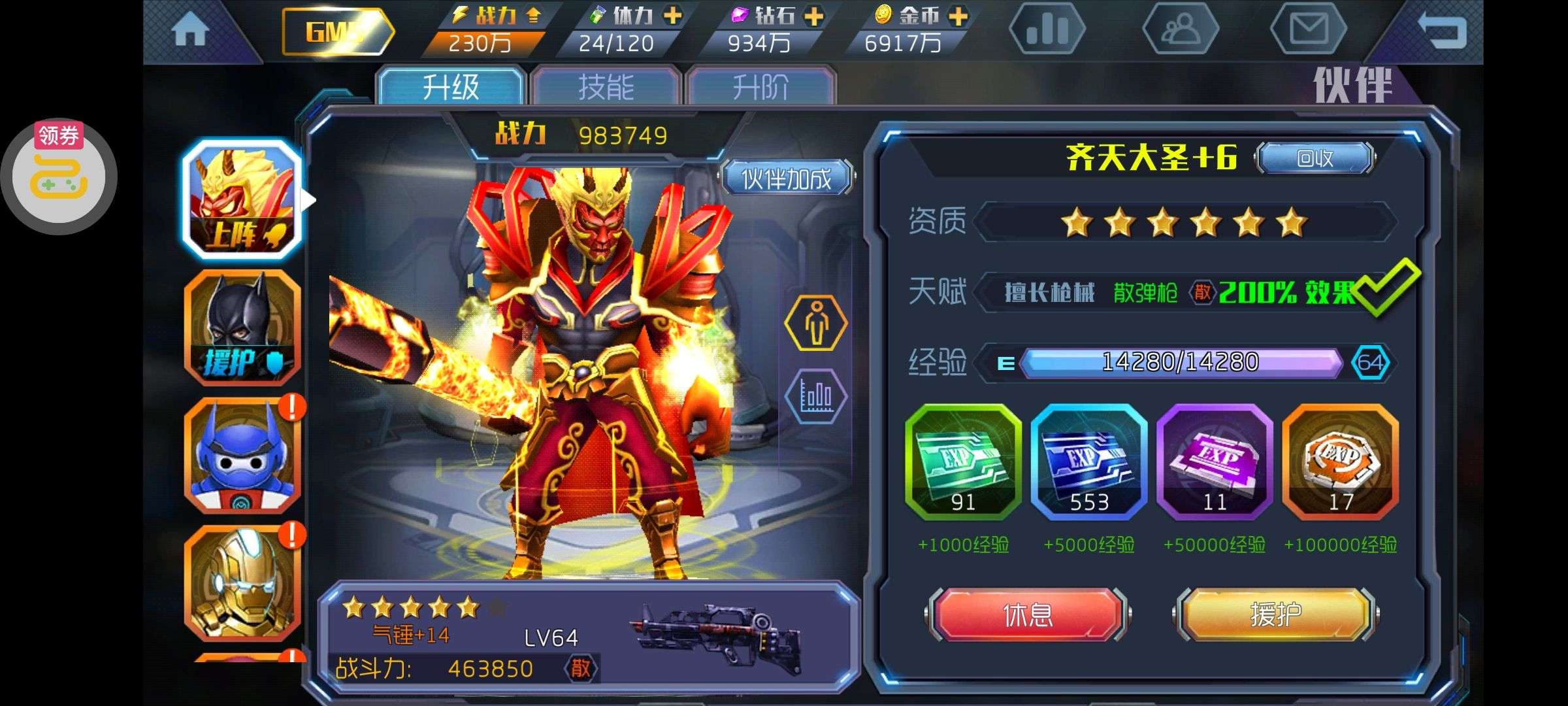This screenshot has height=706, width=1568.
Task: Buy diamonds with the plus button
Action: (x=814, y=16)
